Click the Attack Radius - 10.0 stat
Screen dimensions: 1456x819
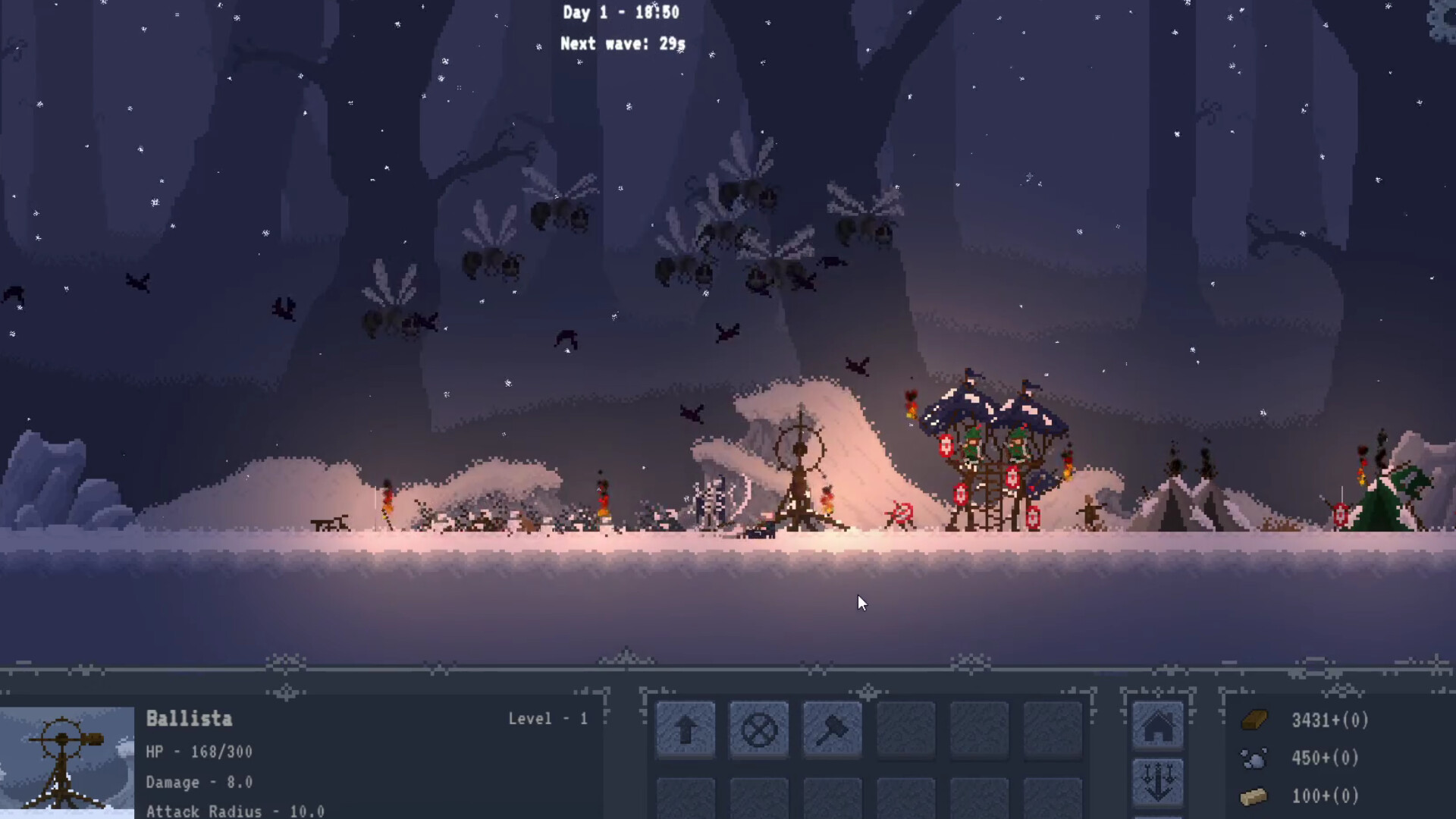pos(235,810)
